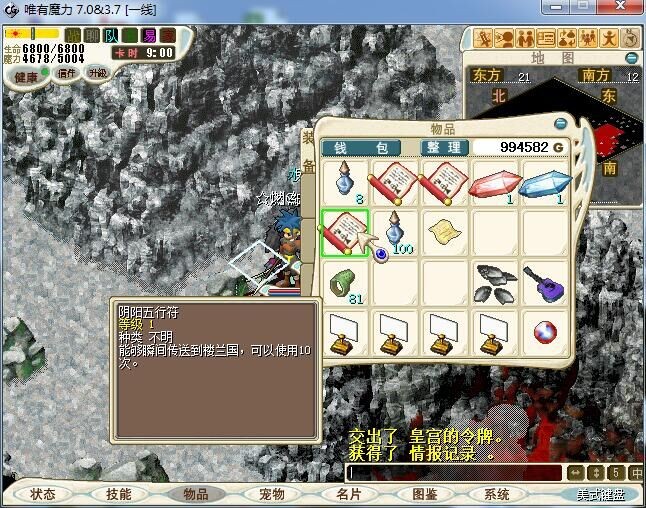
Task: Select the red crystal item slot
Action: coord(495,184)
